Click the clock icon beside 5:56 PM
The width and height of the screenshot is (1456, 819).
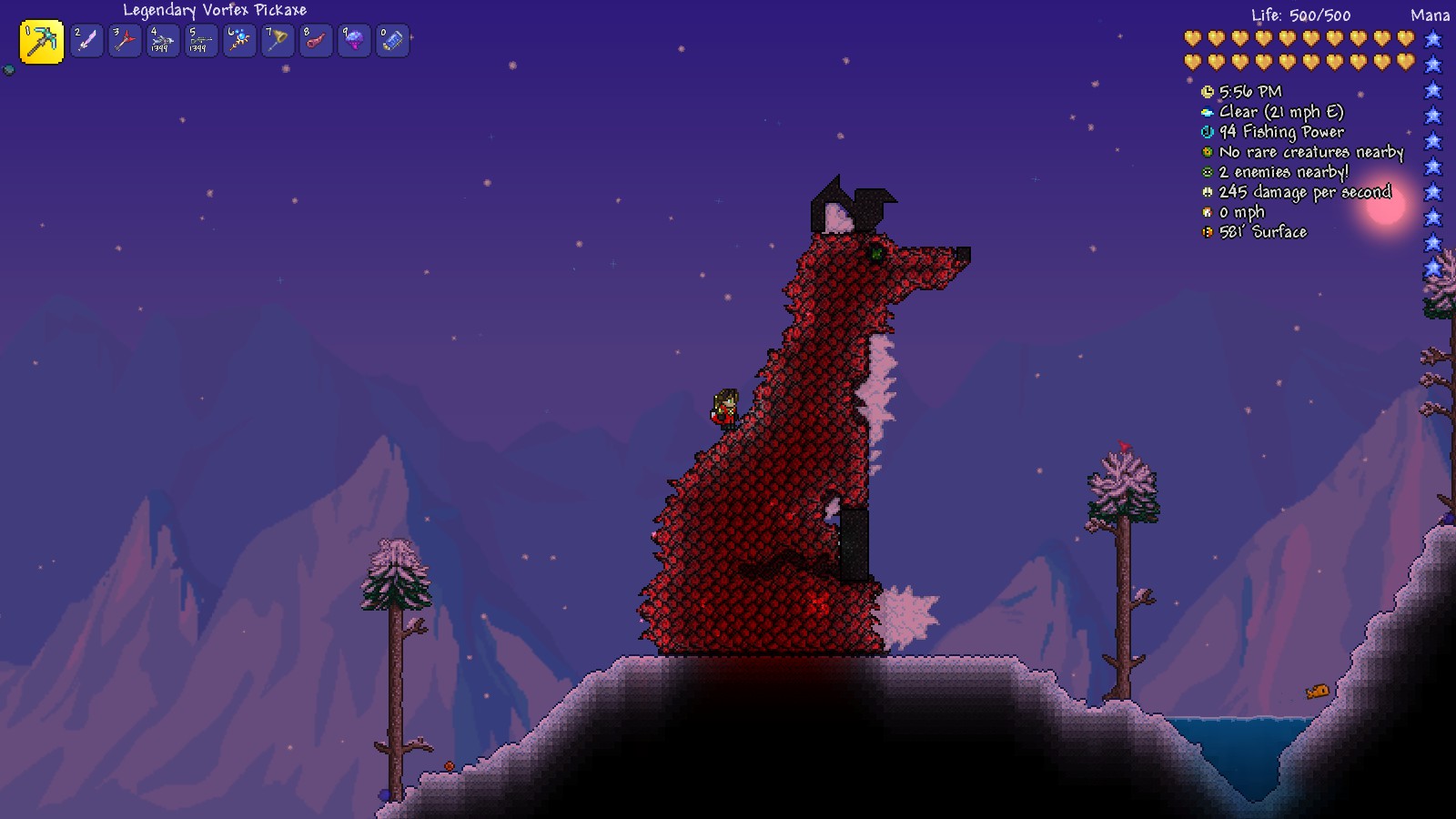(x=1207, y=92)
